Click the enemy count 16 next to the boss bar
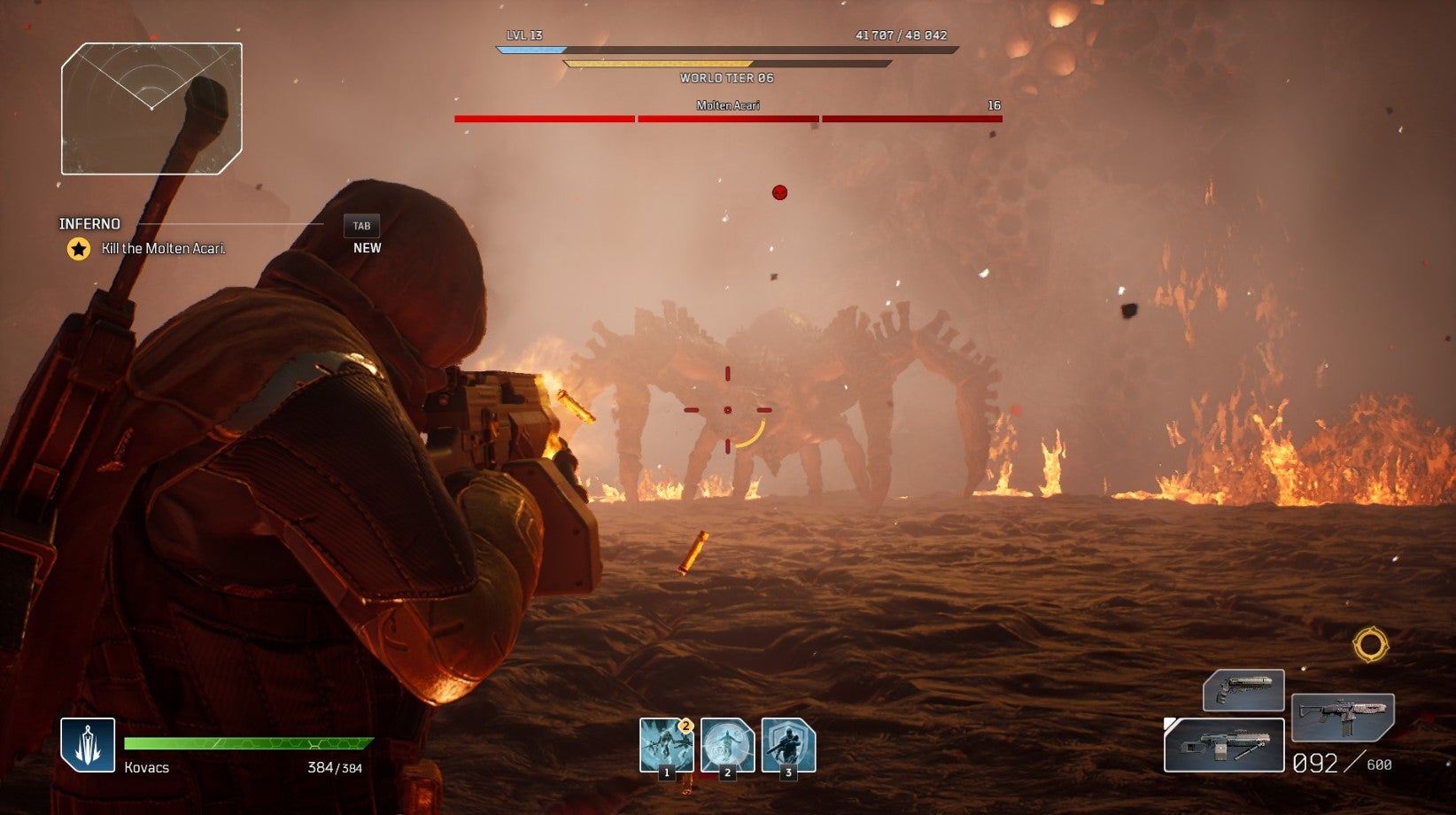1456x815 pixels. click(x=994, y=105)
